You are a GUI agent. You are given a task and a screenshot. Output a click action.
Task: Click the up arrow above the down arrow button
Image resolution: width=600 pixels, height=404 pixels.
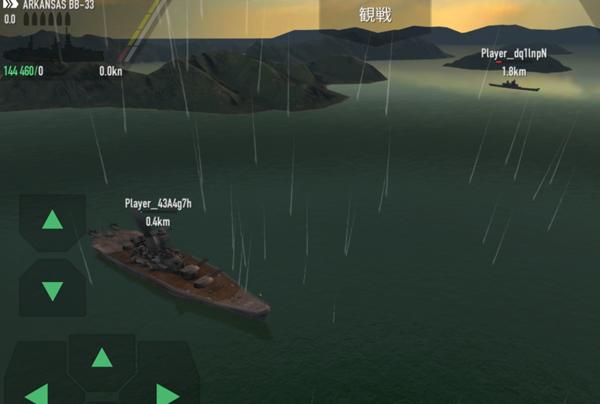[52, 221]
